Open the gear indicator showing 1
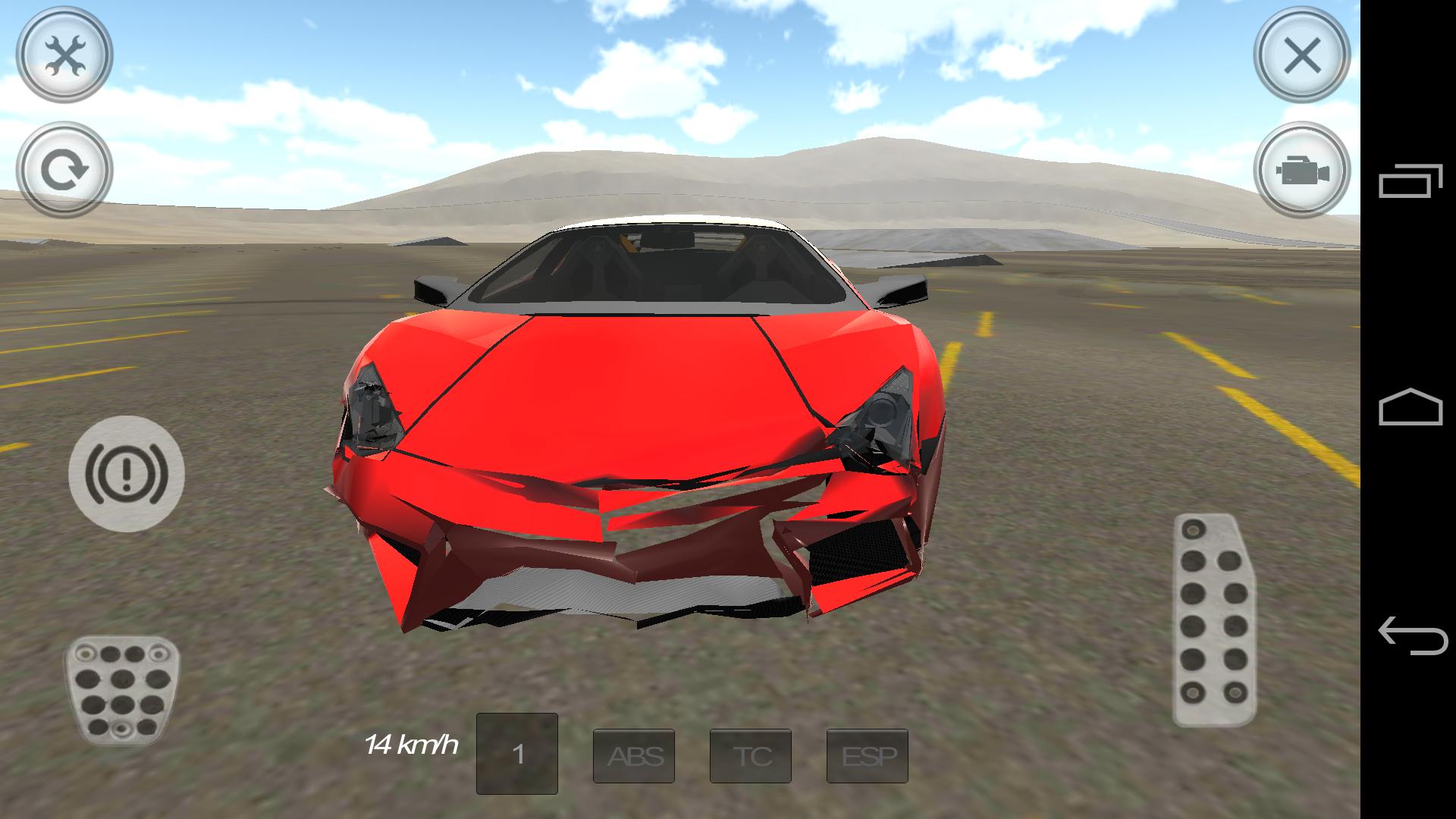1456x819 pixels. pyautogui.click(x=517, y=755)
